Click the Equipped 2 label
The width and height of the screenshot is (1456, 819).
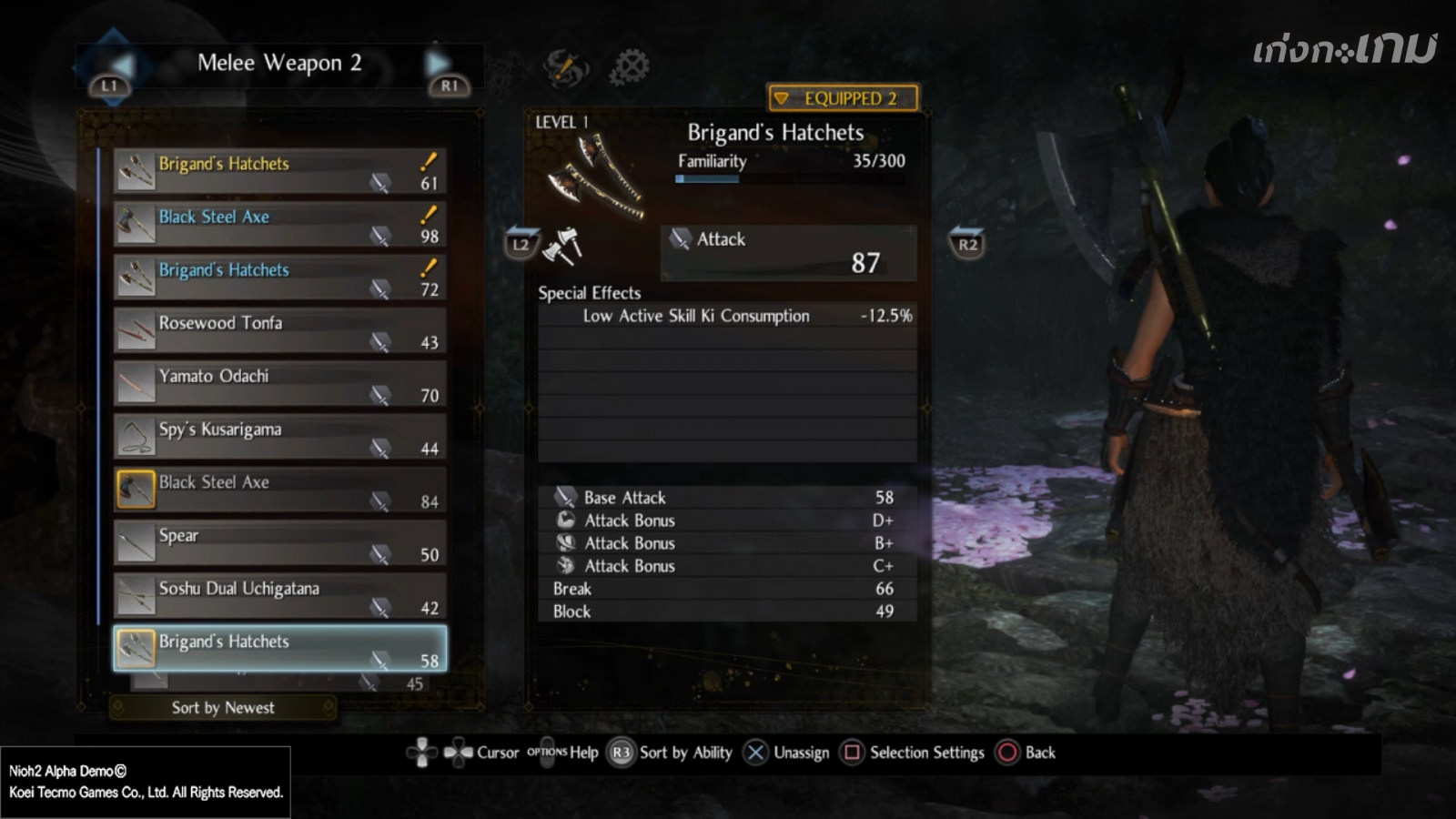(843, 98)
